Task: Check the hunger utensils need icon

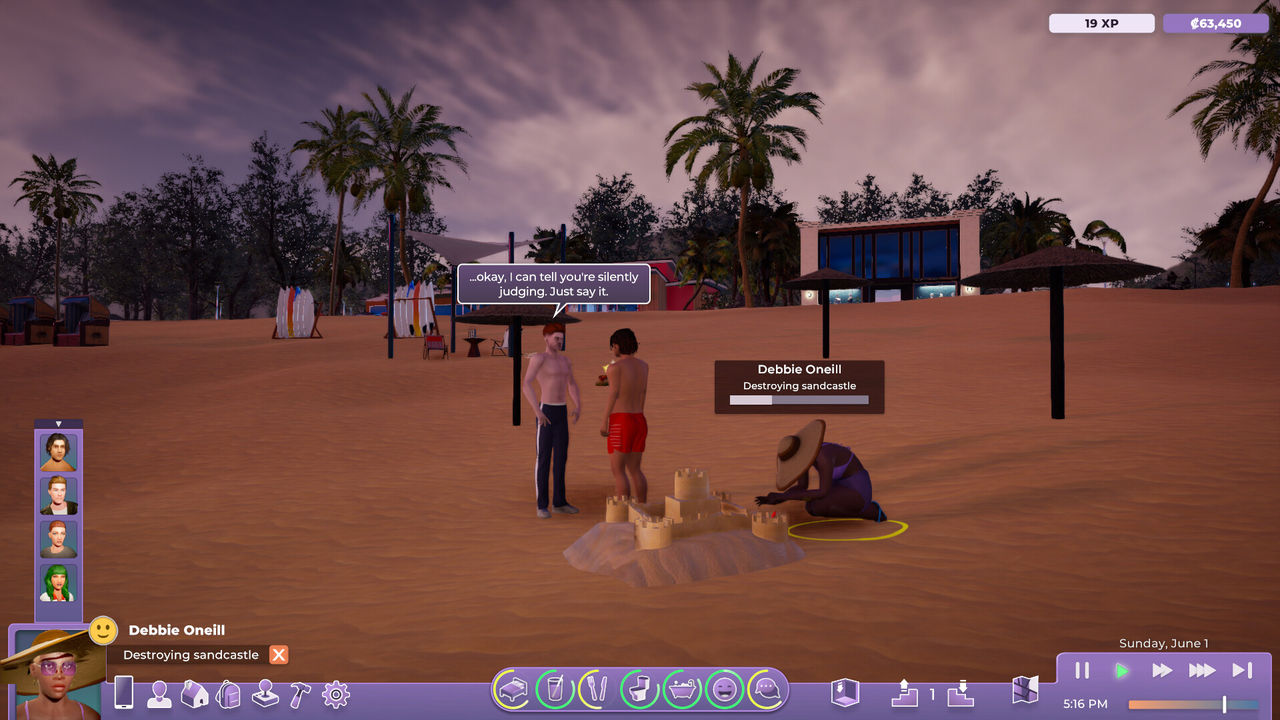Action: (596, 691)
